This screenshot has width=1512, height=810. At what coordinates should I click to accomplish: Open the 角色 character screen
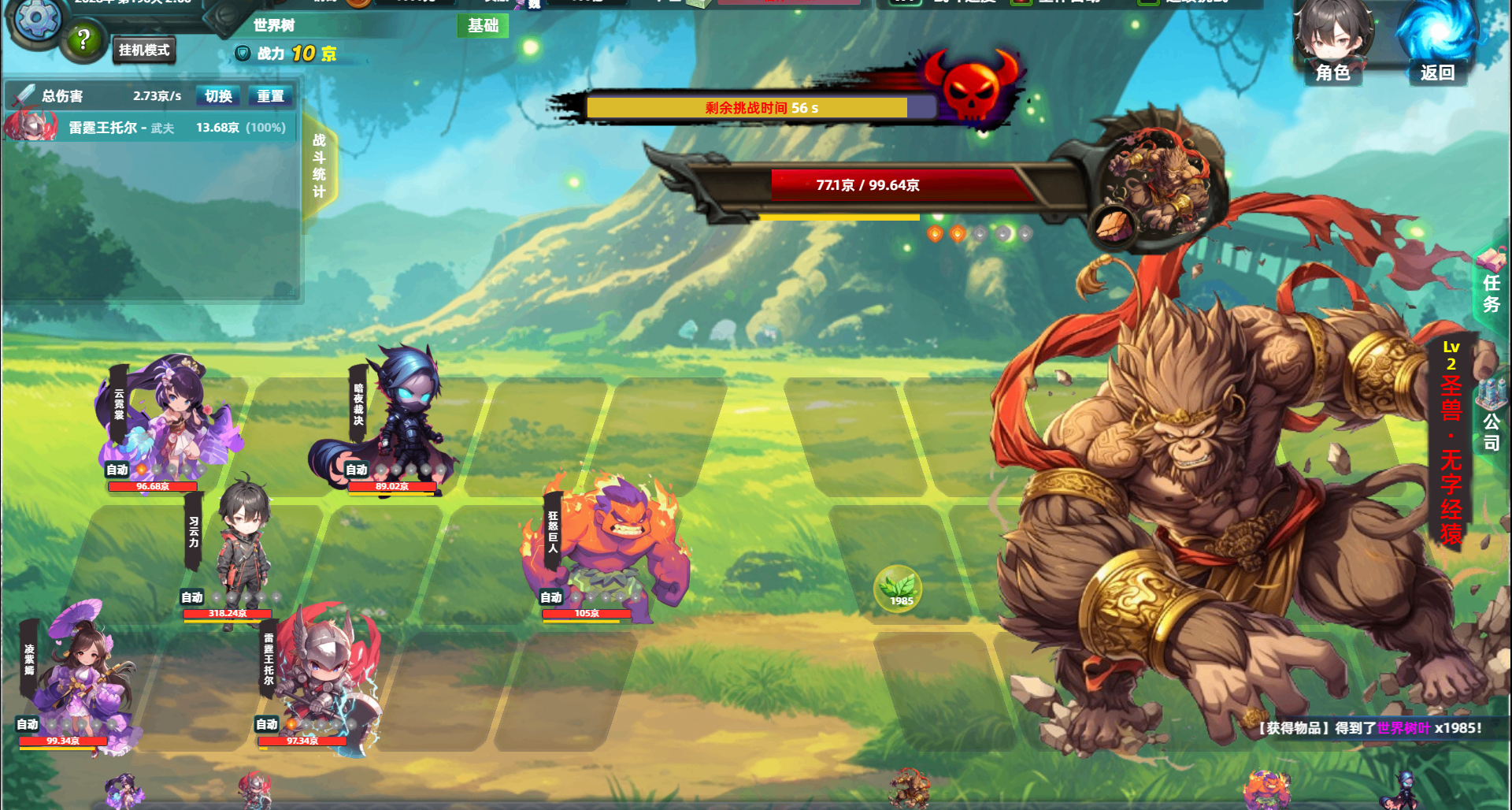pyautogui.click(x=1332, y=43)
